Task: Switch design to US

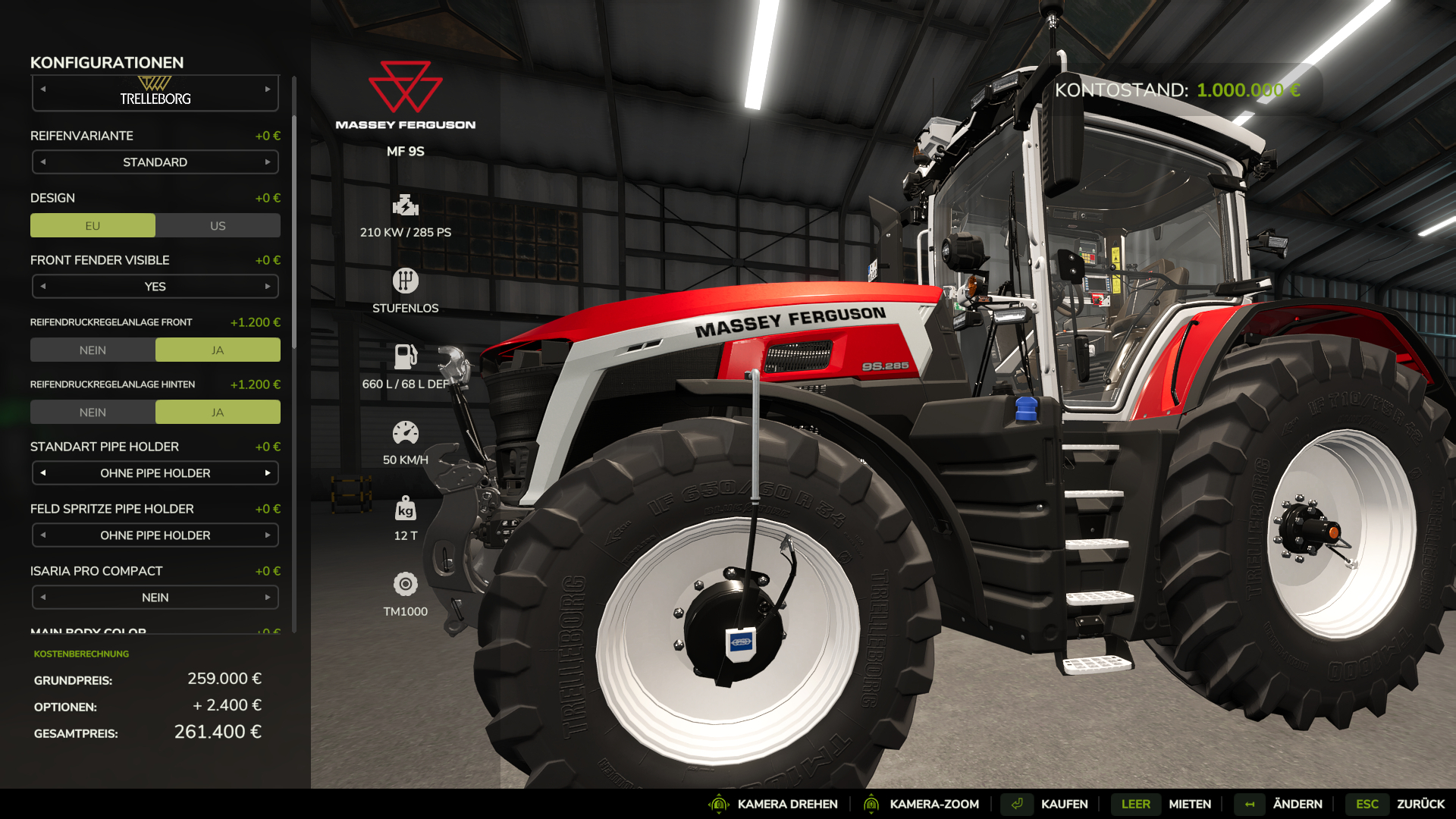Action: (218, 226)
